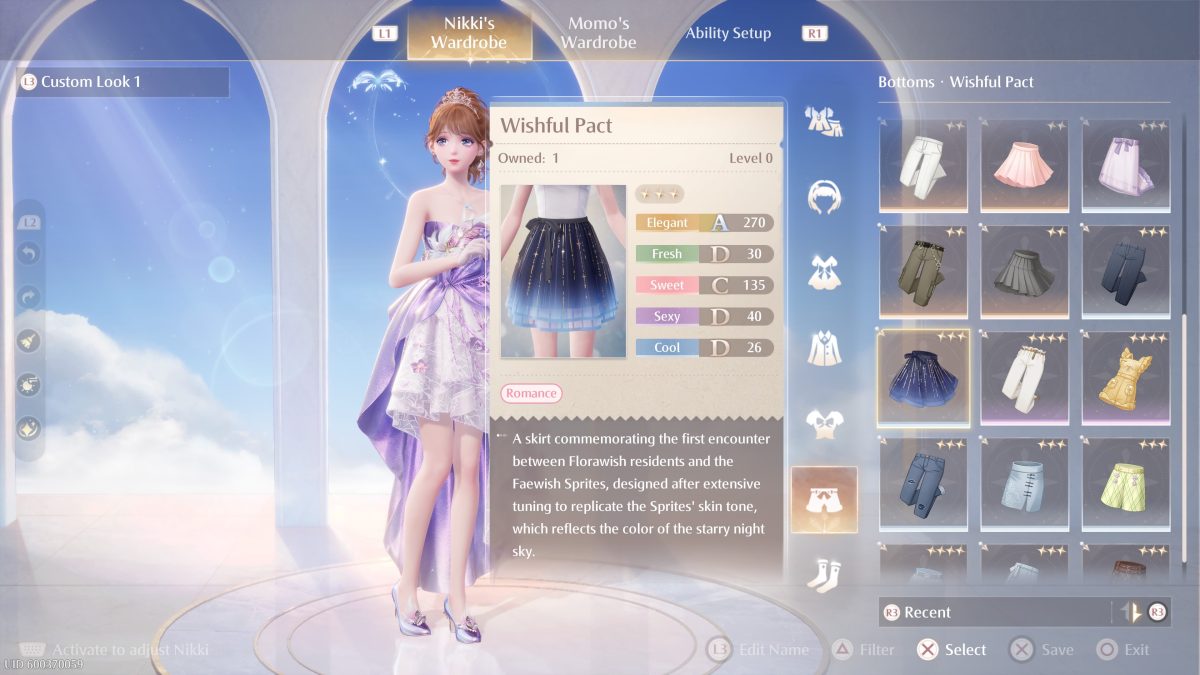
Task: Open the Recent sort option
Action: (x=990, y=612)
